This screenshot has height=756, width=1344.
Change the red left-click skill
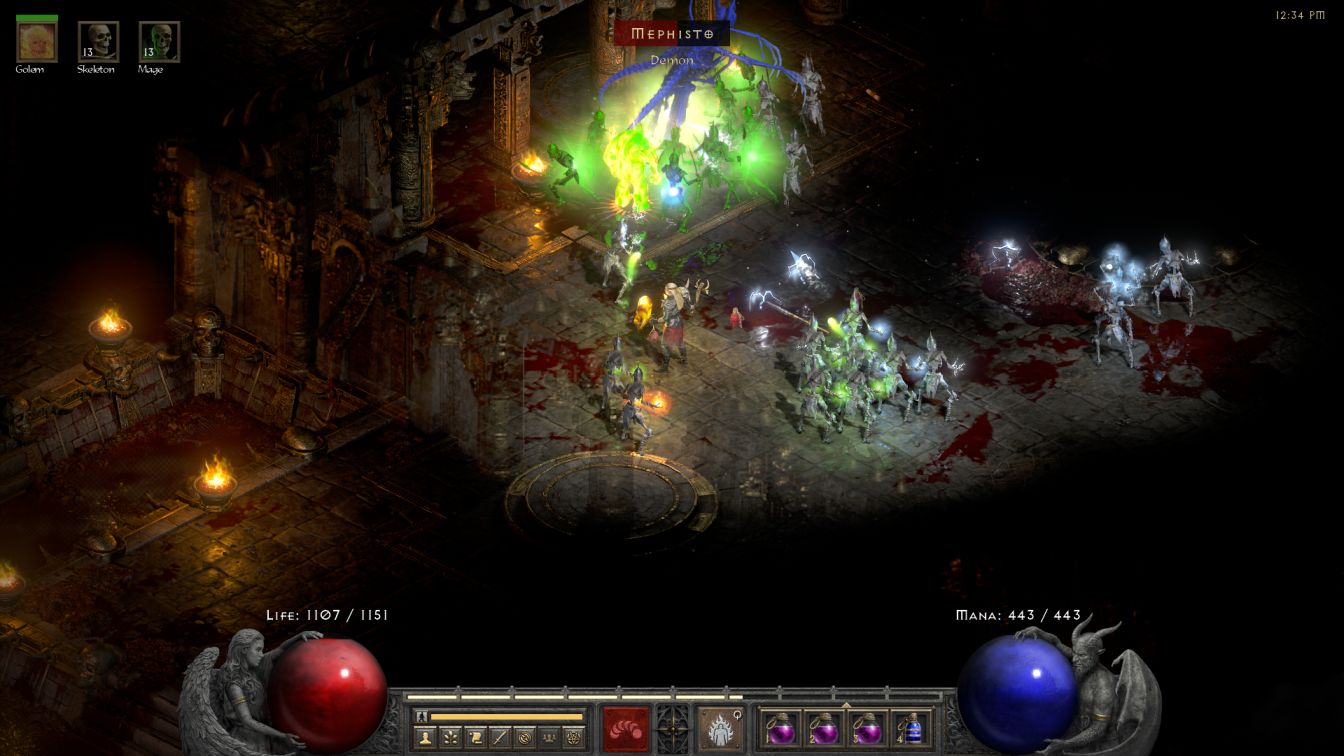click(x=625, y=727)
